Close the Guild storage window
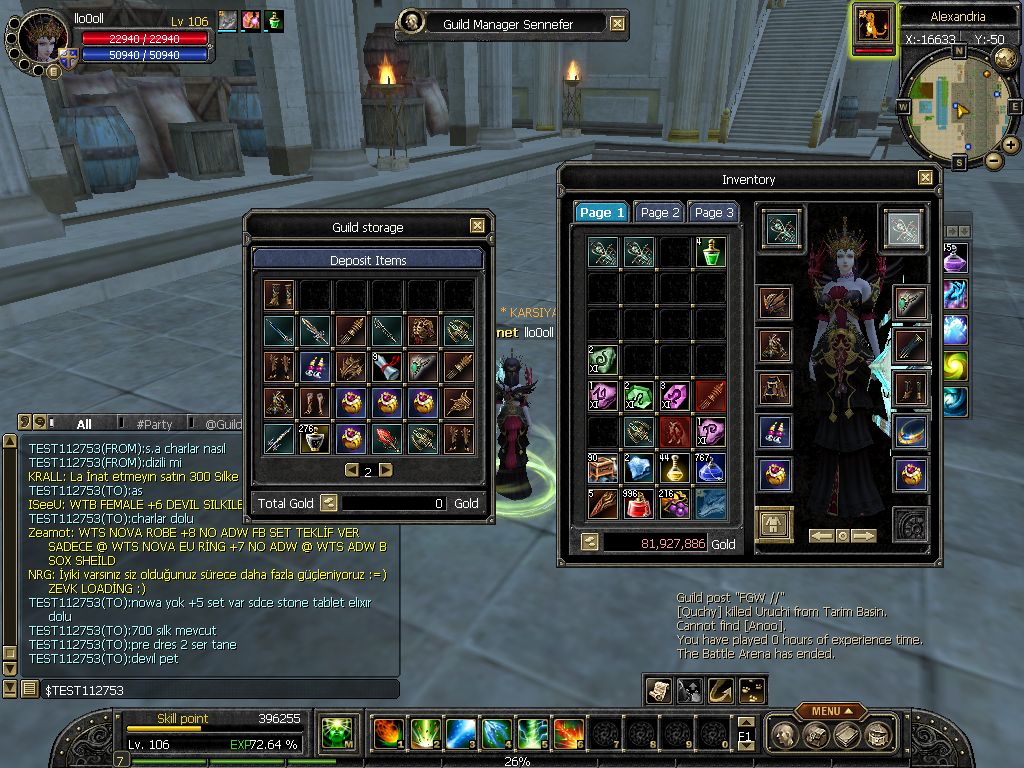The image size is (1024, 768). 477,226
